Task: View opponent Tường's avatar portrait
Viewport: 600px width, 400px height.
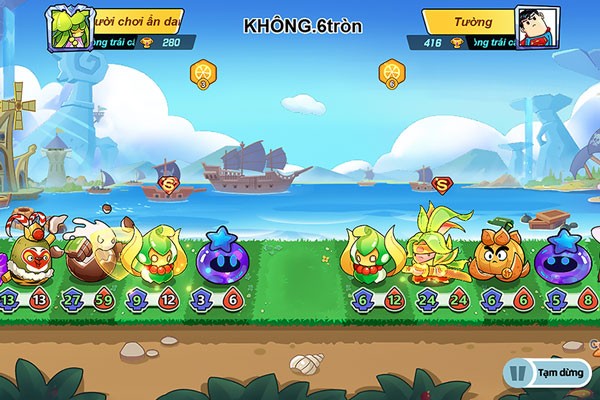Action: (536, 28)
